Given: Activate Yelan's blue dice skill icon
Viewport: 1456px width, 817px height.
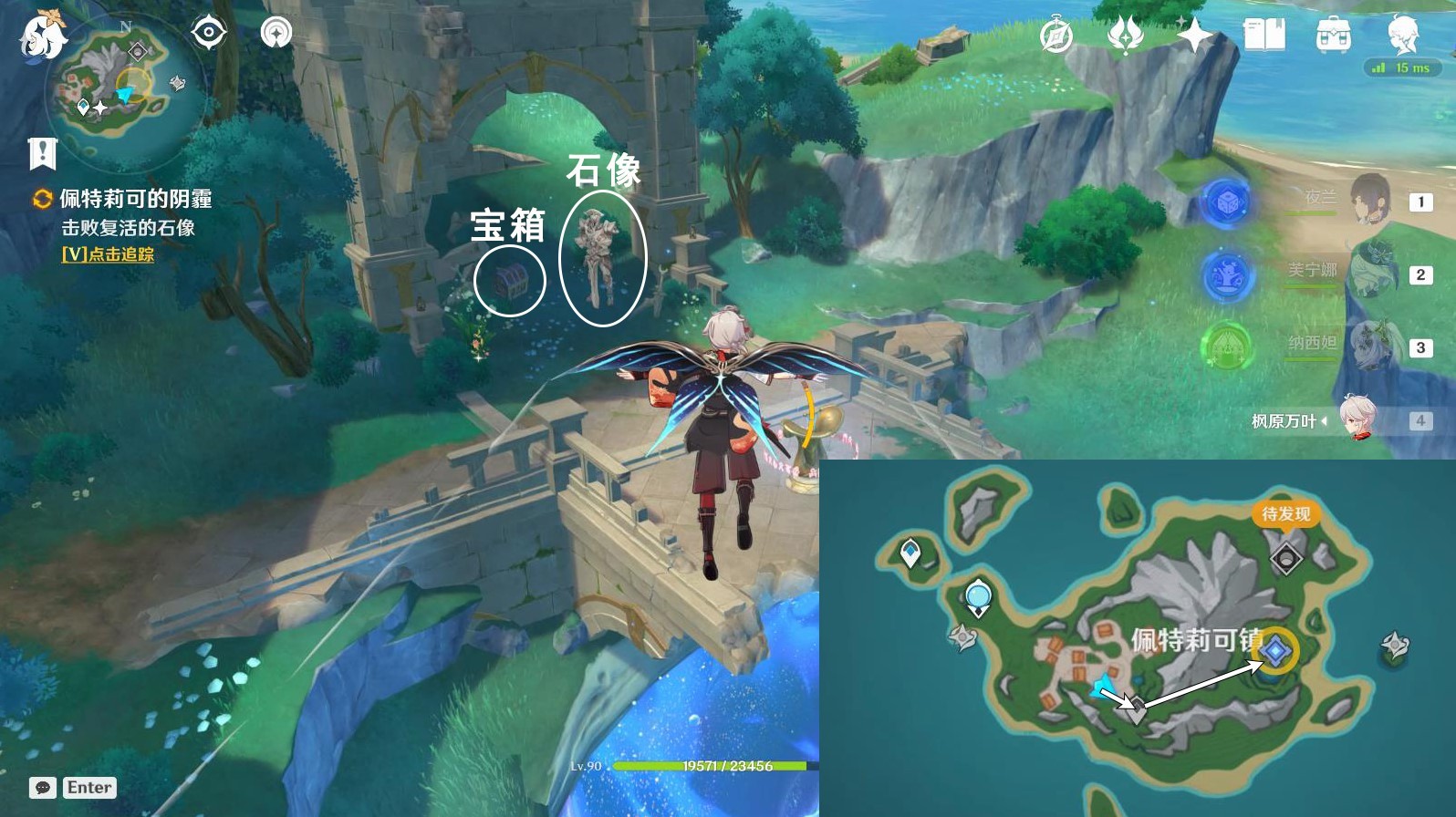Looking at the screenshot, I should point(1227,202).
